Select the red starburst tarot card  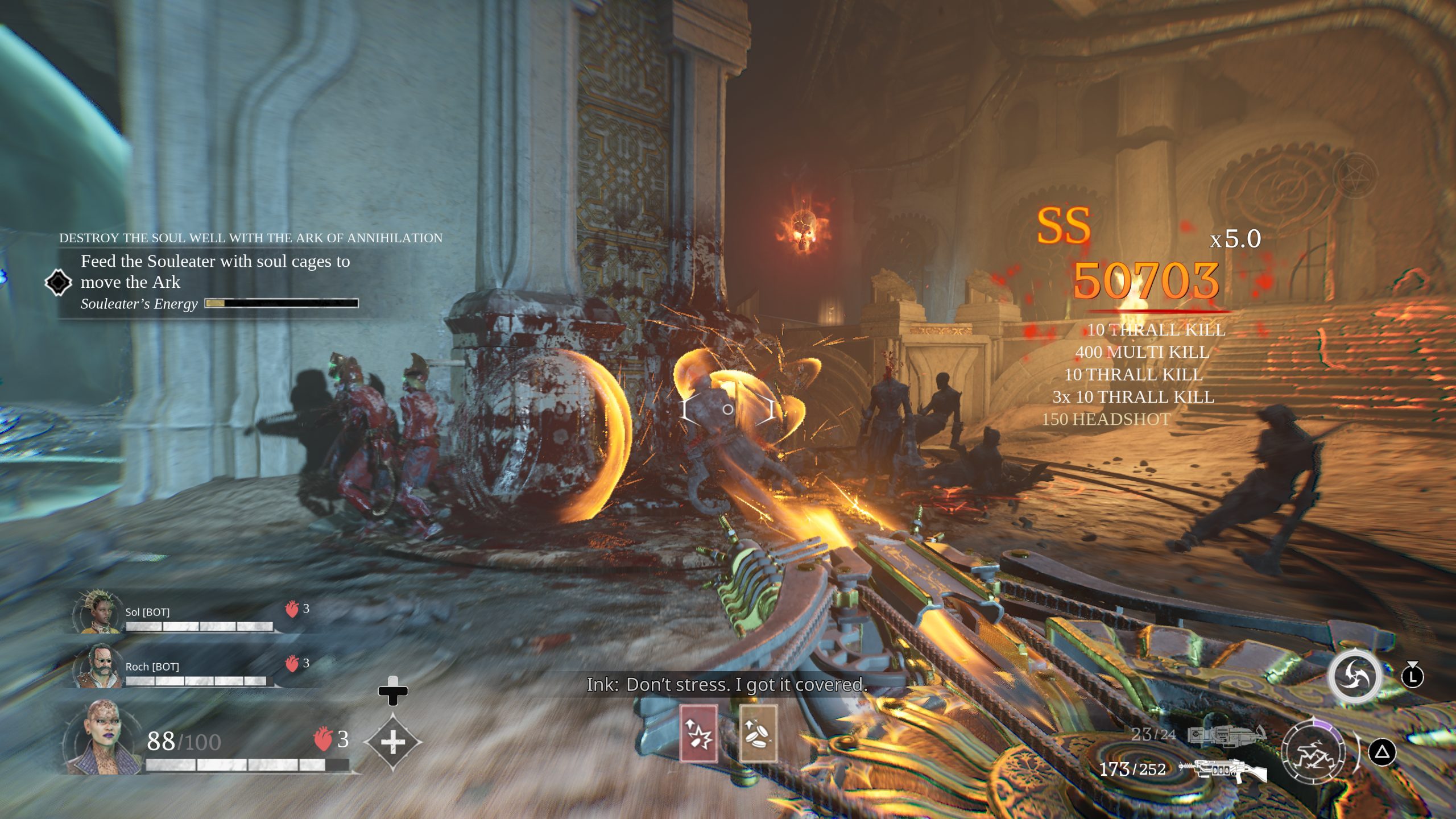pos(698,734)
